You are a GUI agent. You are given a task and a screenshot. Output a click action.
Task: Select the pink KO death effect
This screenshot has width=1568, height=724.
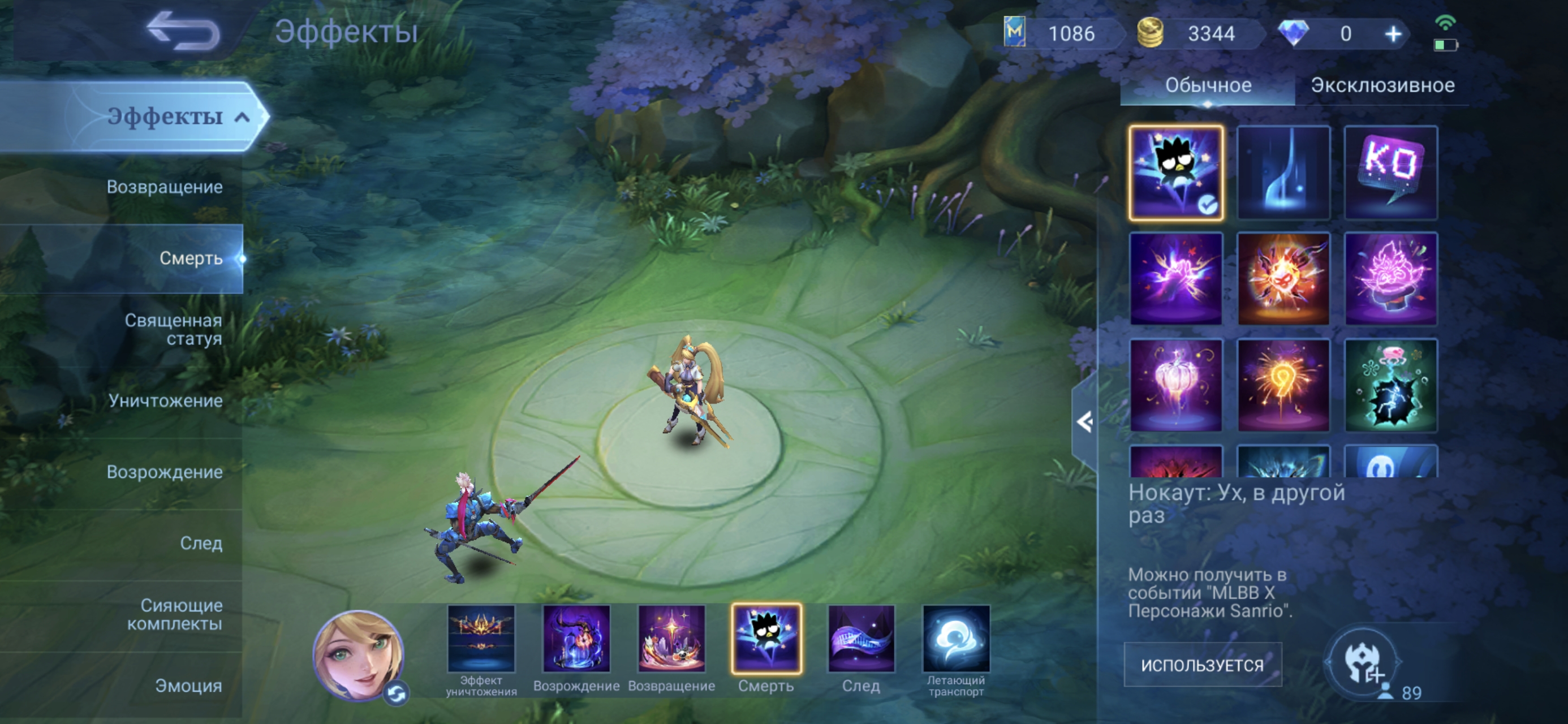pyautogui.click(x=1390, y=173)
